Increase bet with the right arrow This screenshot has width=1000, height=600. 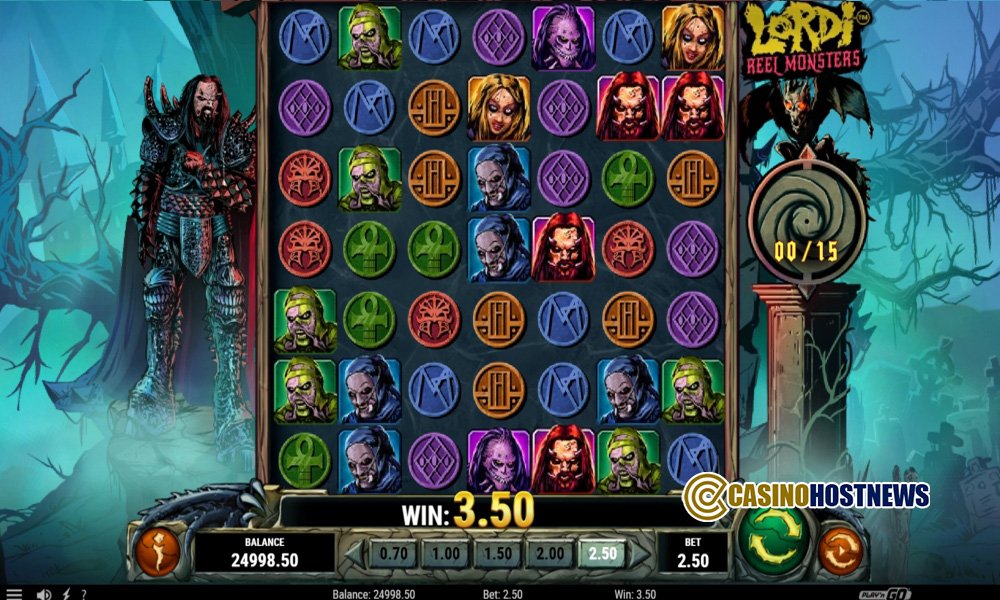tap(641, 553)
